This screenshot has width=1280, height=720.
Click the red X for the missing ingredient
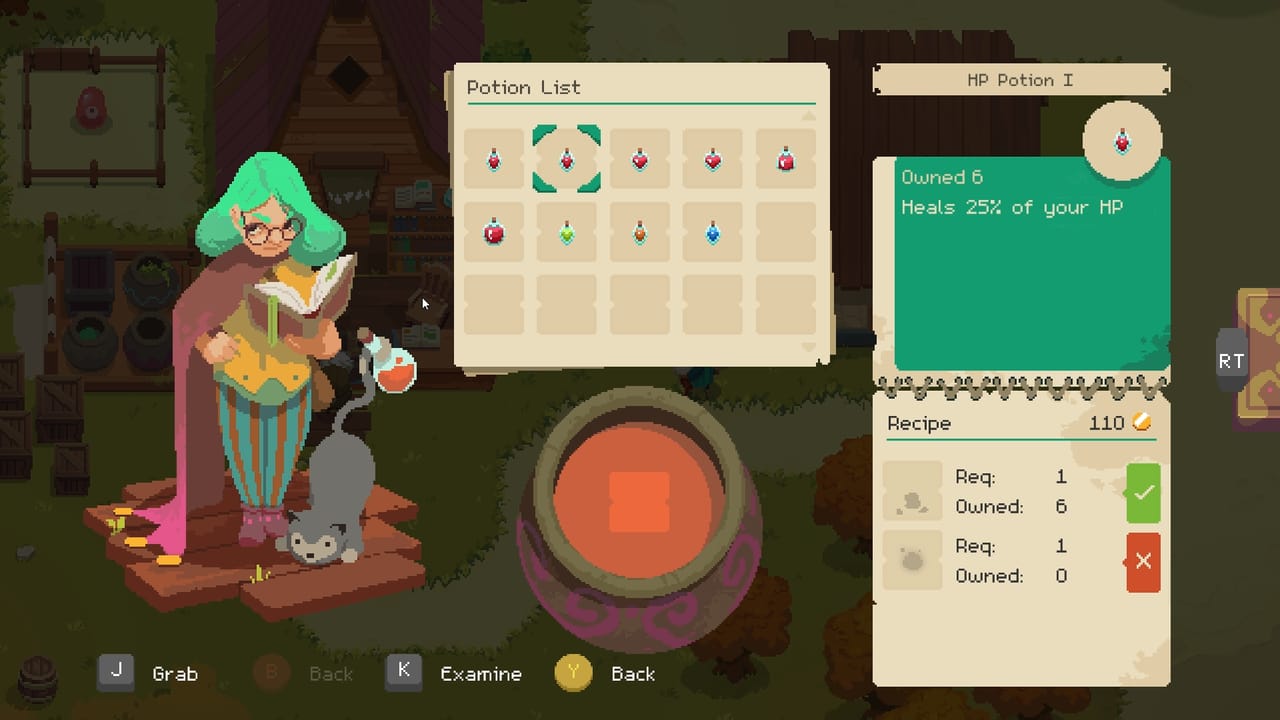pyautogui.click(x=1143, y=561)
